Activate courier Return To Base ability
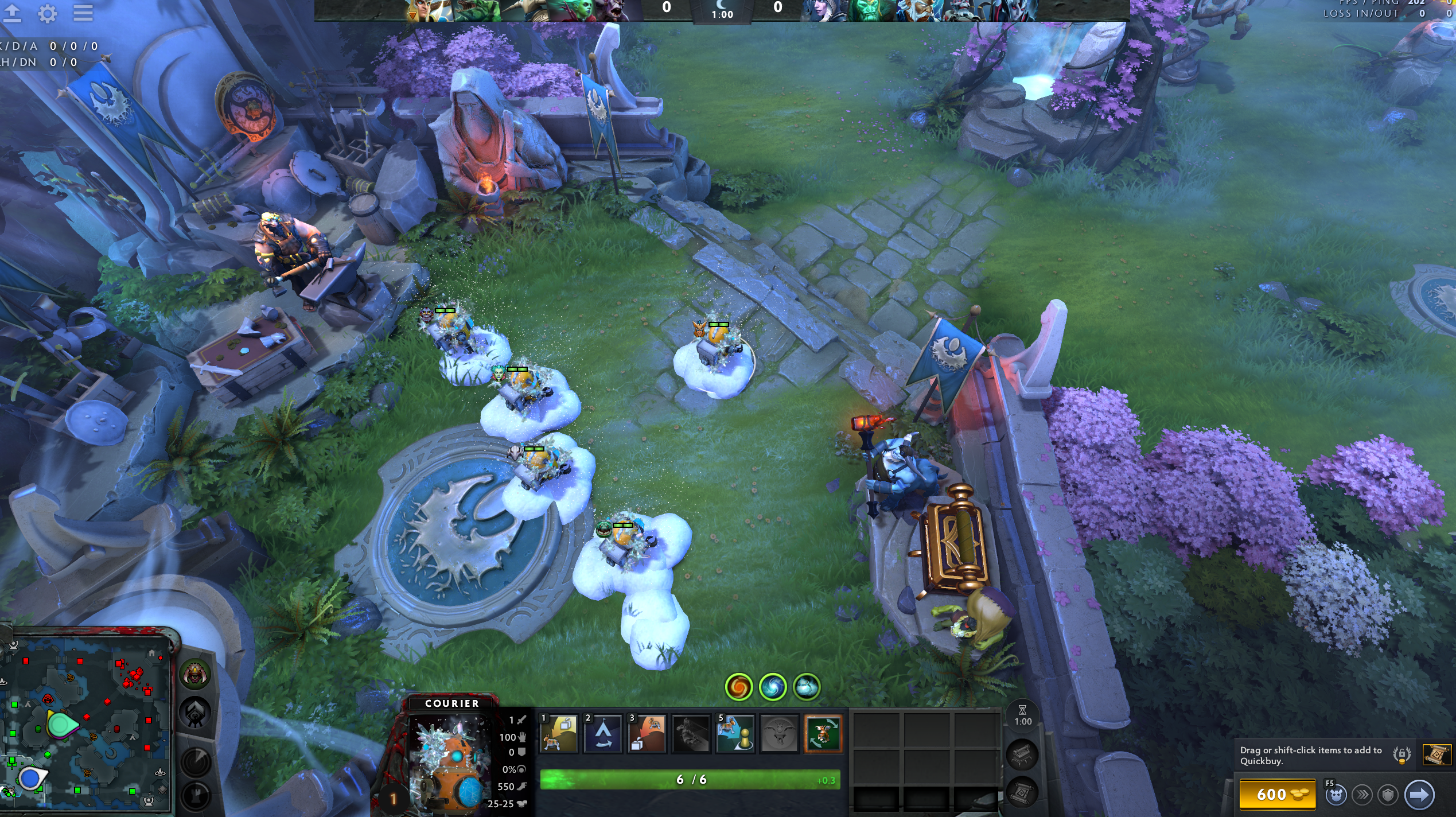 (x=559, y=733)
